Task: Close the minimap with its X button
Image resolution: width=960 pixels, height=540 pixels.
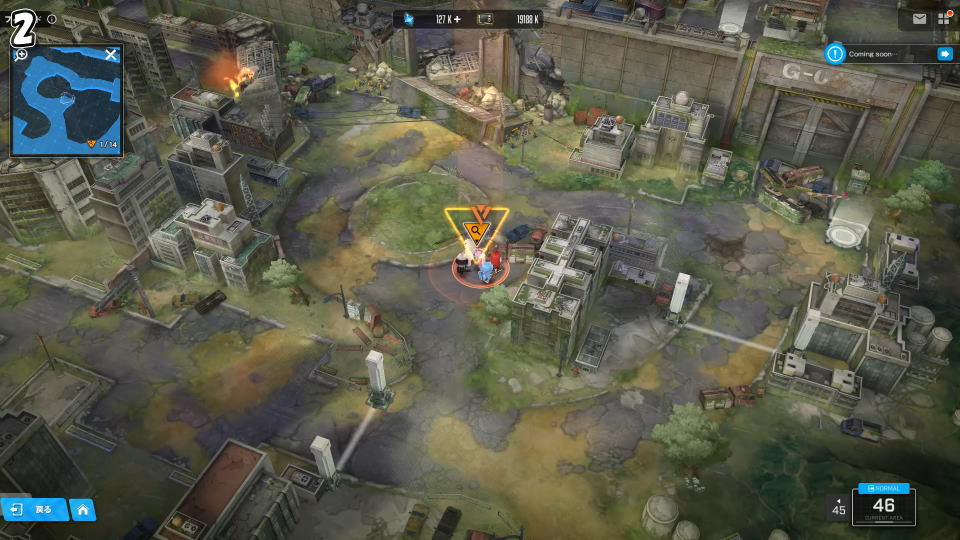Action: coord(111,54)
